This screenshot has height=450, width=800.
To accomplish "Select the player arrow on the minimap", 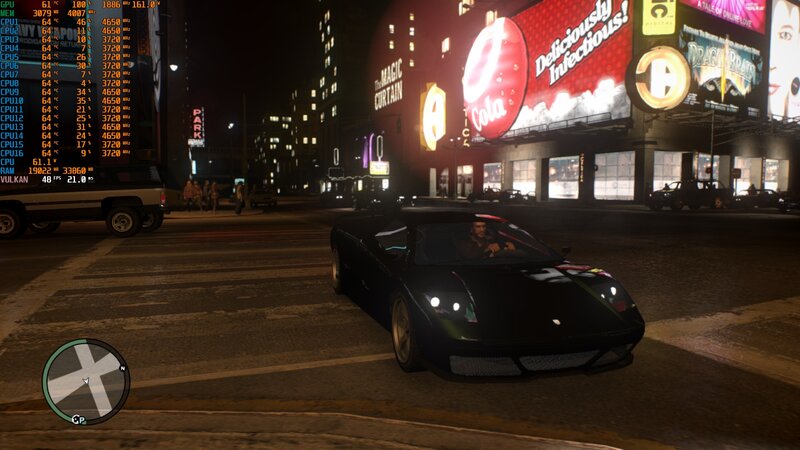I will (x=86, y=381).
